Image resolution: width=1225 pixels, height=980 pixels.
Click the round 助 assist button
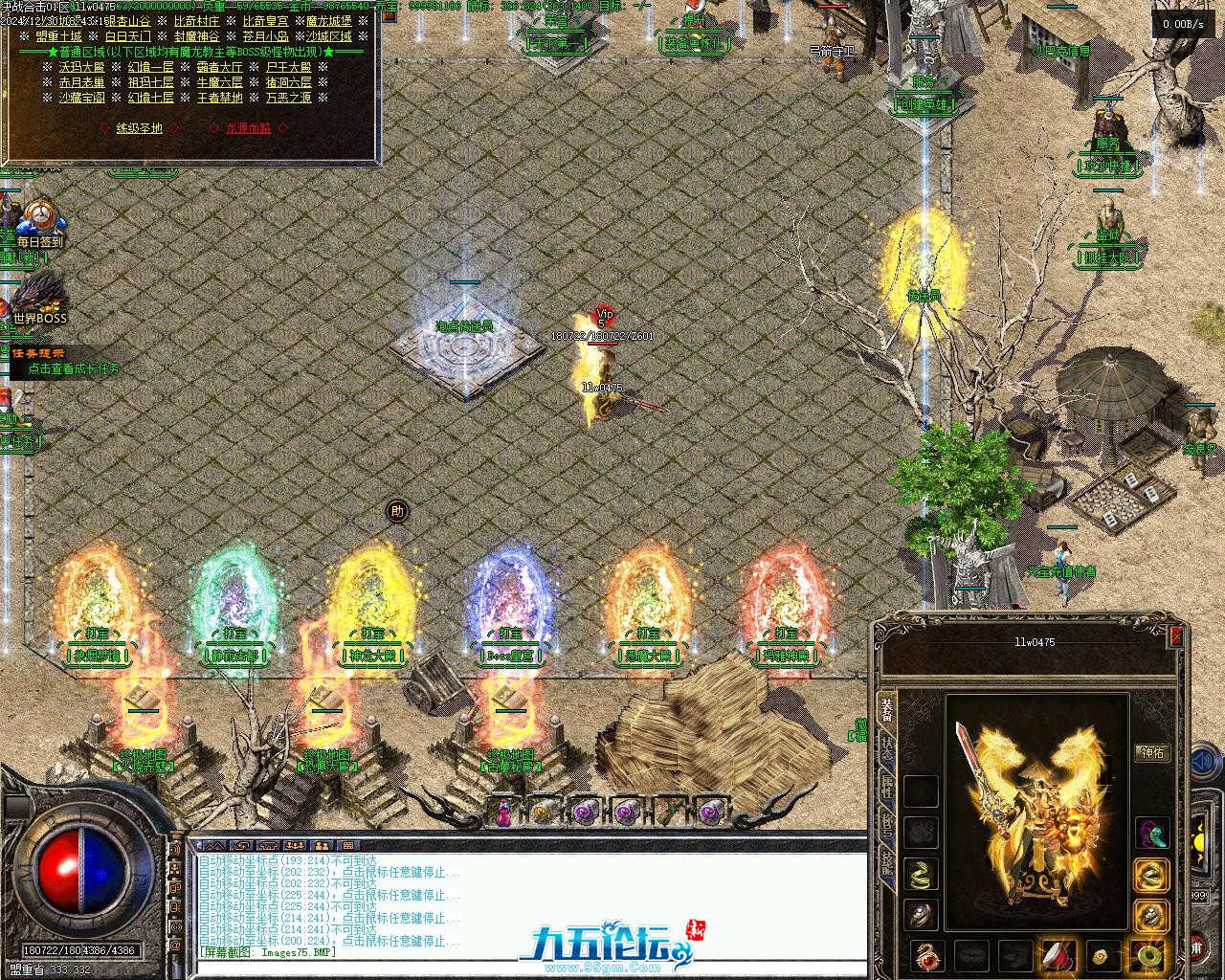[x=397, y=511]
